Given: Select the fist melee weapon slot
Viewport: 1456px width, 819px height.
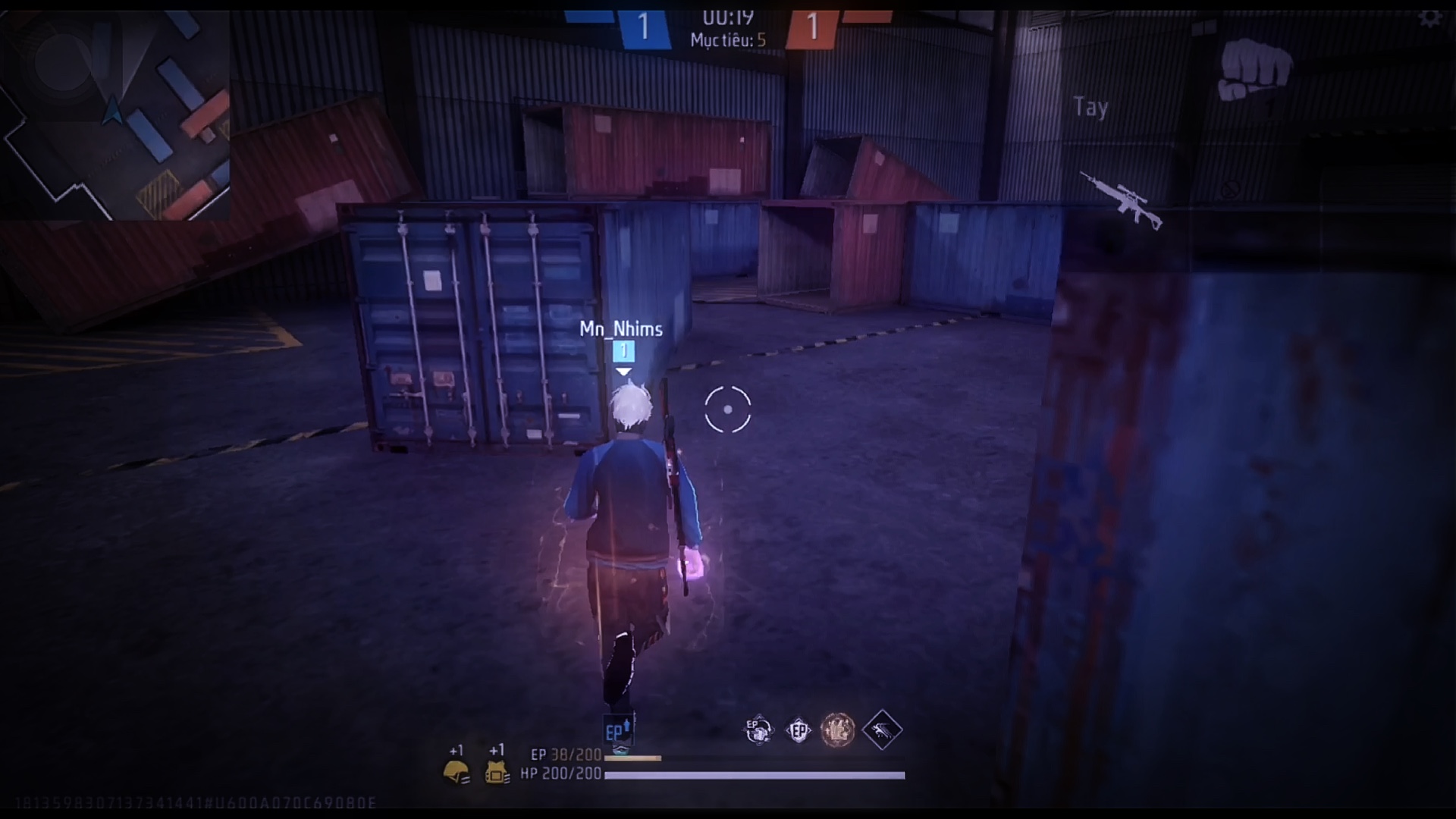Looking at the screenshot, I should (1254, 70).
